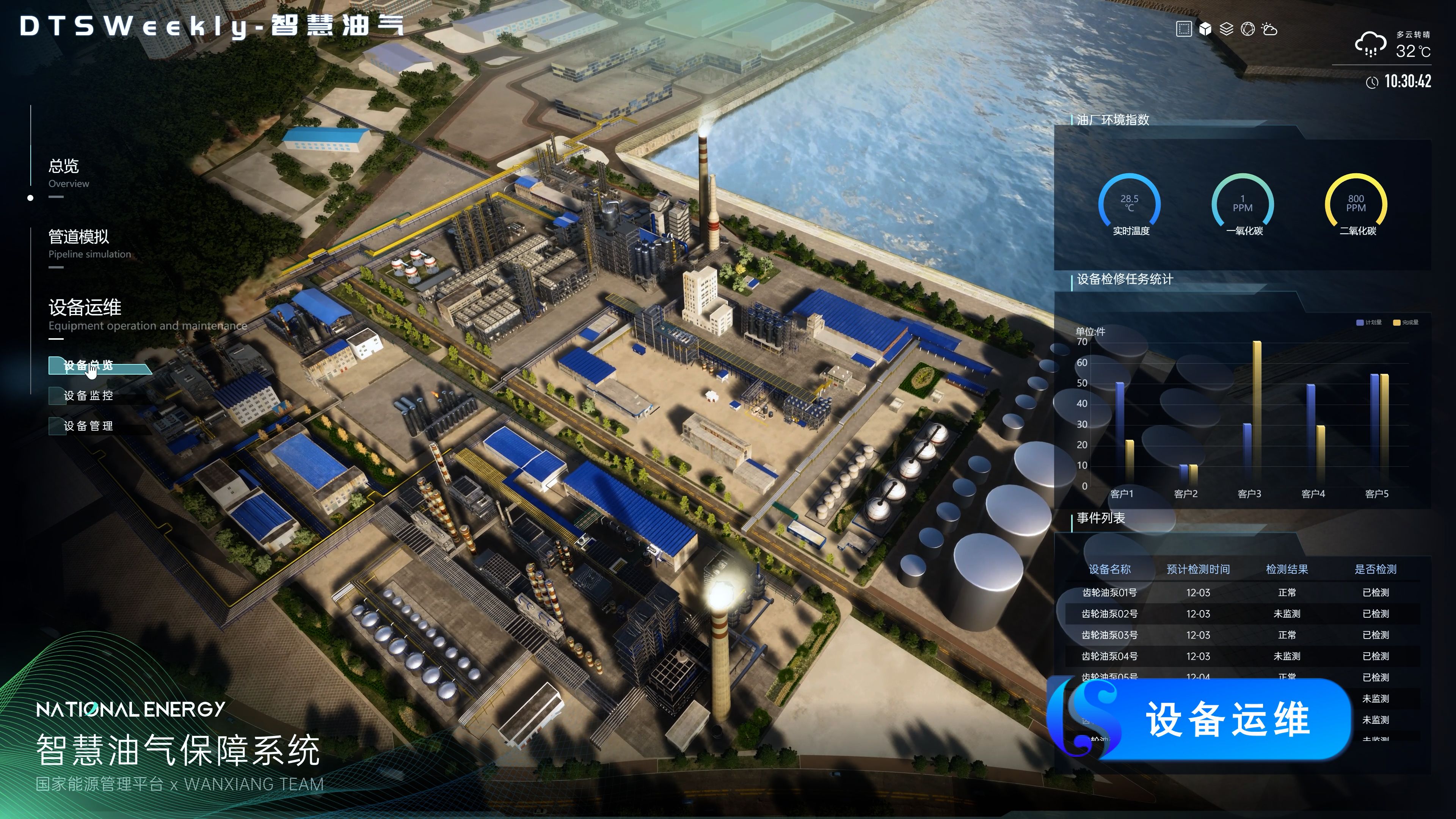1456x819 pixels.
Task: Pick the 齿轮油泵03号 event row
Action: click(1243, 635)
